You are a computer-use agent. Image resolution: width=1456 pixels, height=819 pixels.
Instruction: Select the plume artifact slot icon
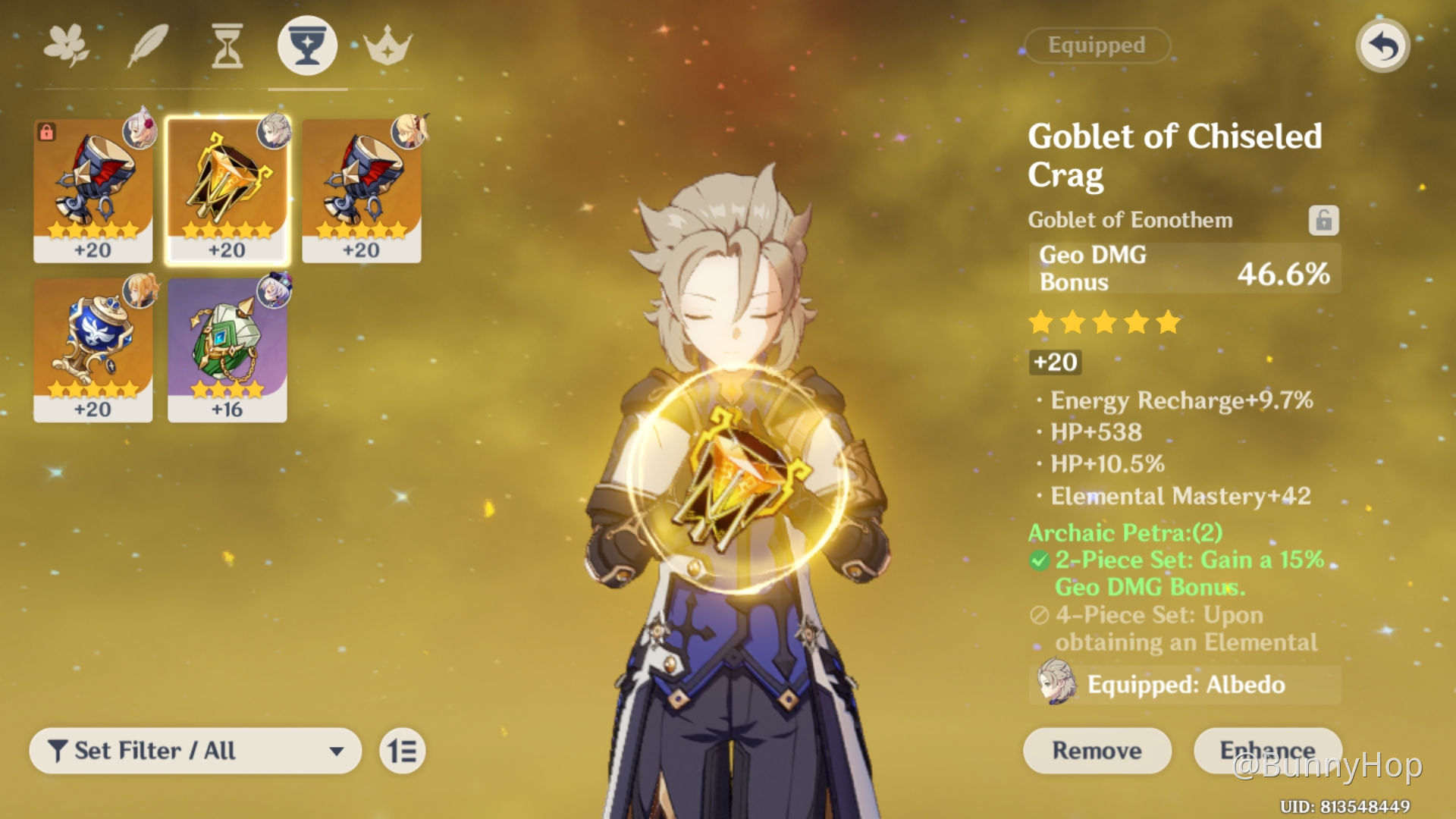coord(149,45)
